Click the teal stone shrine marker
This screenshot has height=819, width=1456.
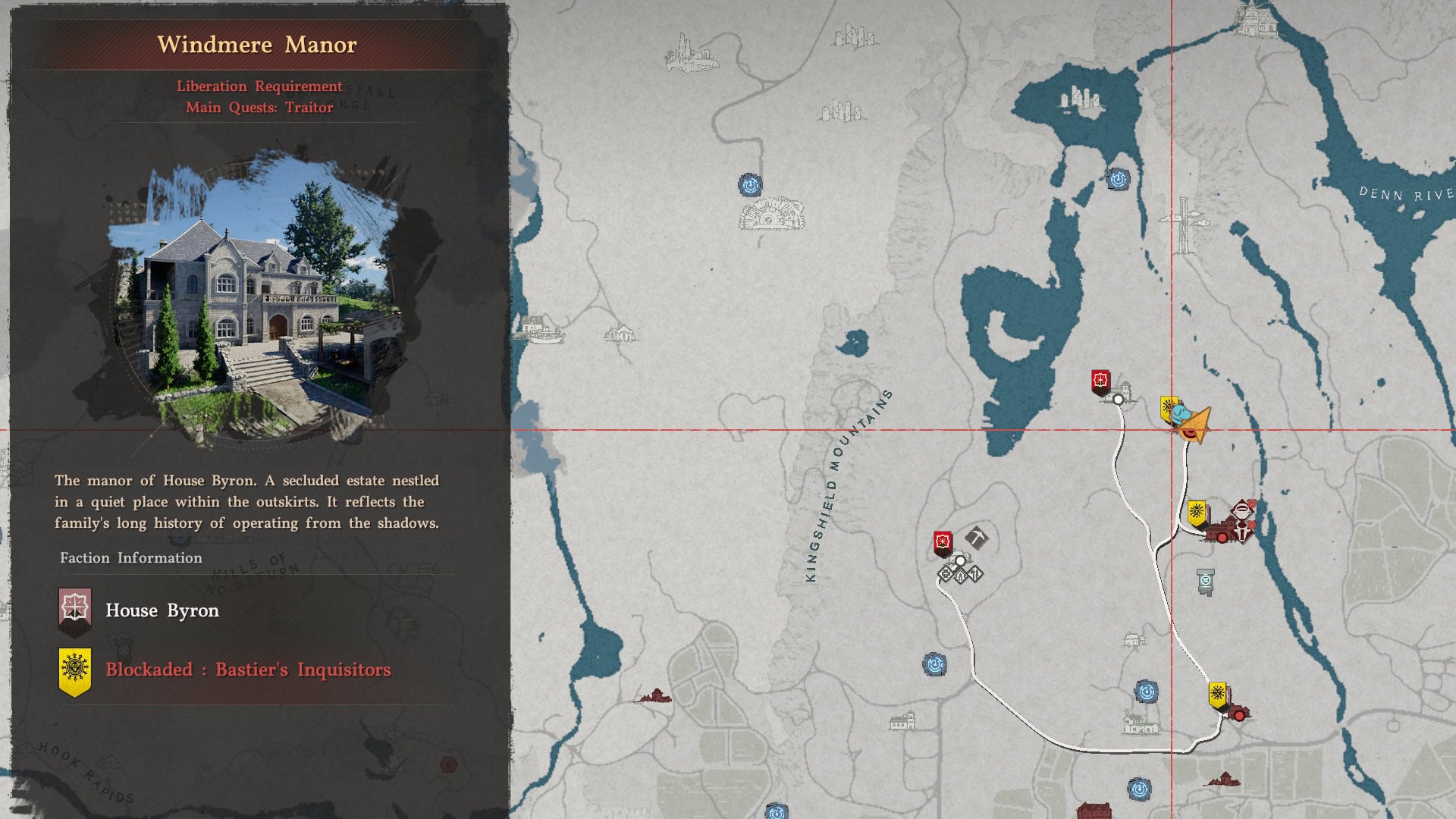coord(1205,582)
